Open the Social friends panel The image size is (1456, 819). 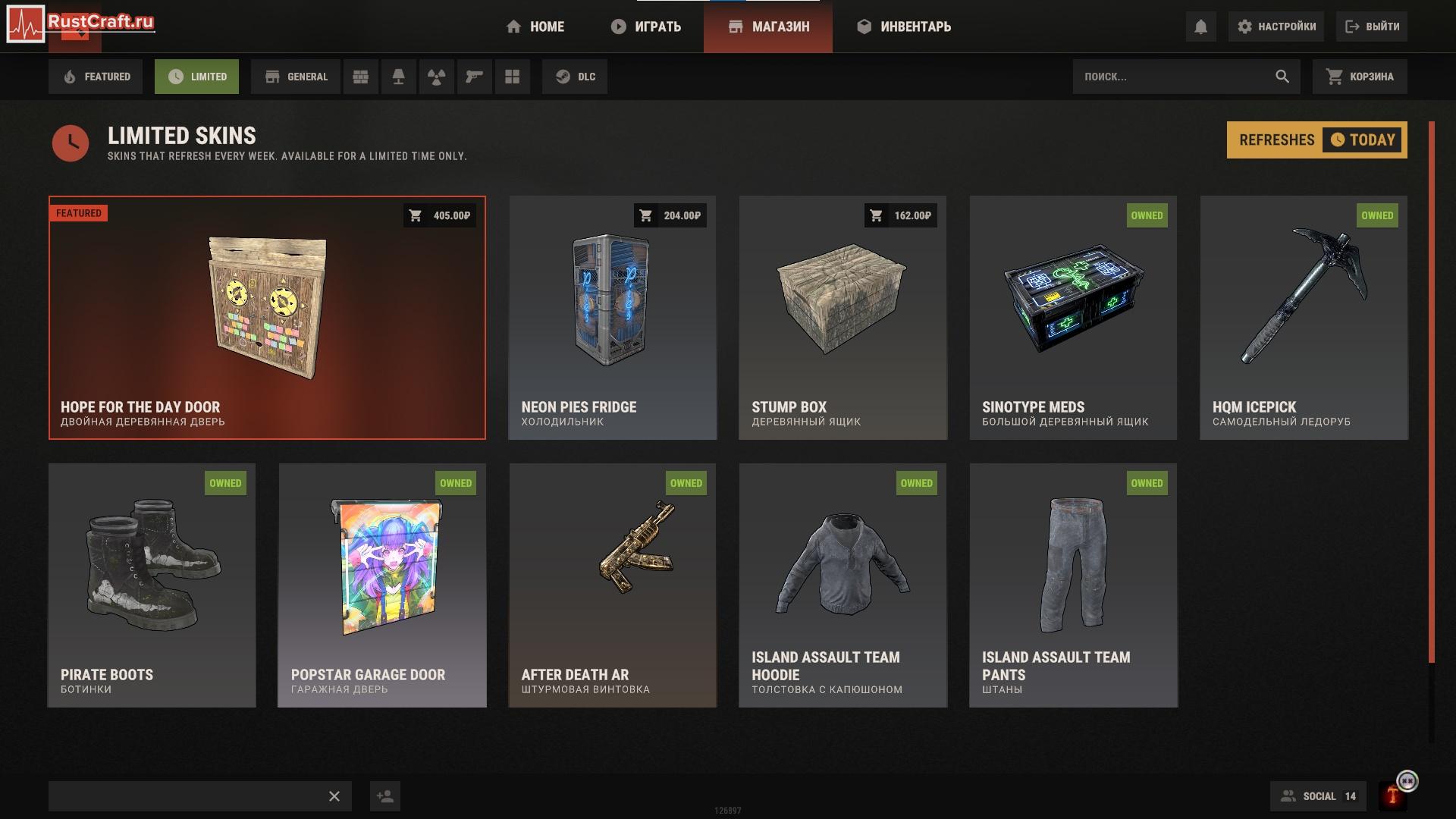1318,796
